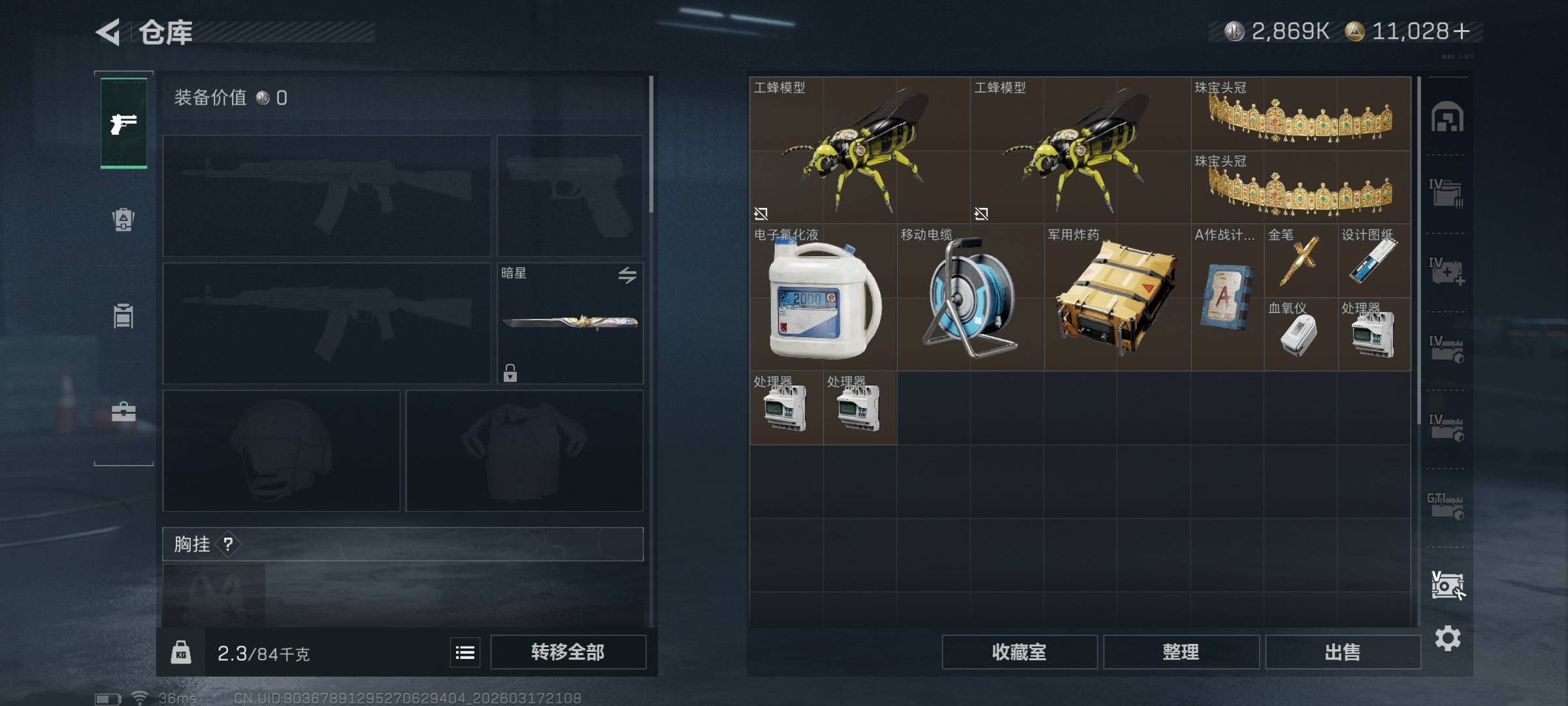1568x706 pixels.
Task: Switch to the briefcase tab
Action: coord(123,412)
